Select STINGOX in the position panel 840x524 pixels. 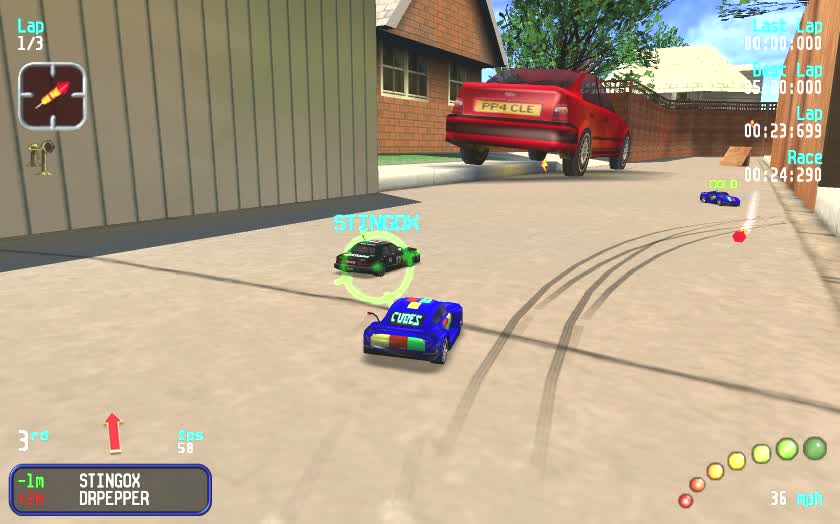[x=109, y=481]
